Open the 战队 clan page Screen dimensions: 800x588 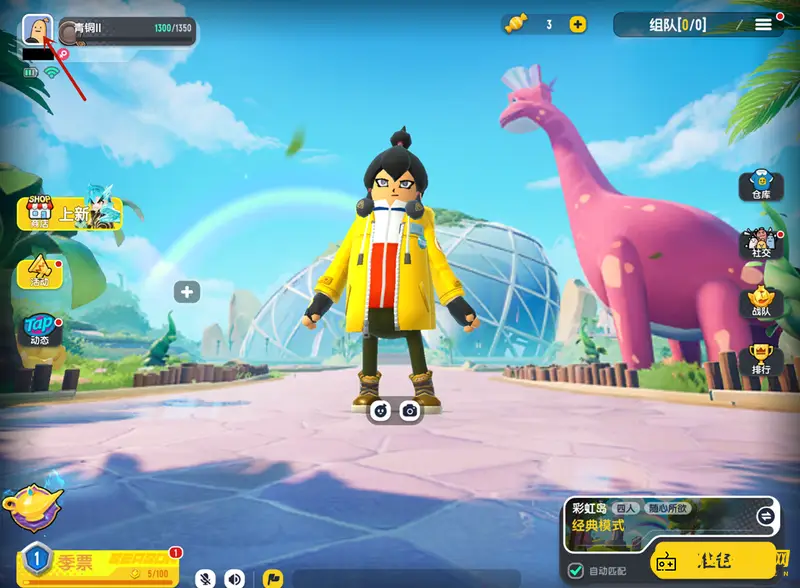click(x=761, y=302)
